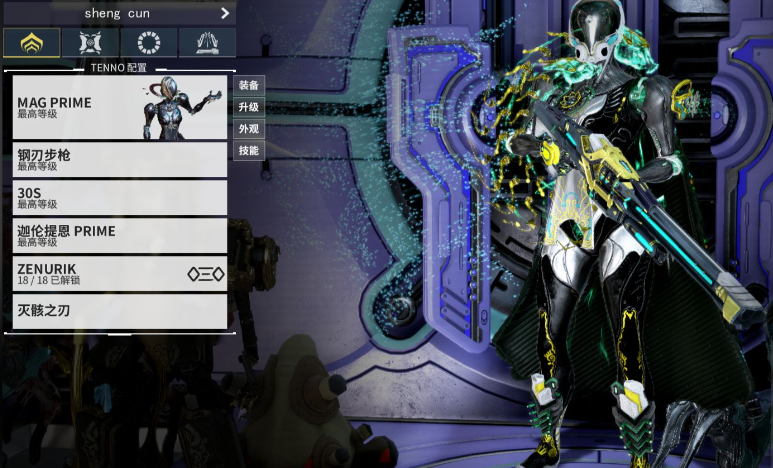
Task: Open the dotted ring icon tab
Action: click(x=149, y=43)
